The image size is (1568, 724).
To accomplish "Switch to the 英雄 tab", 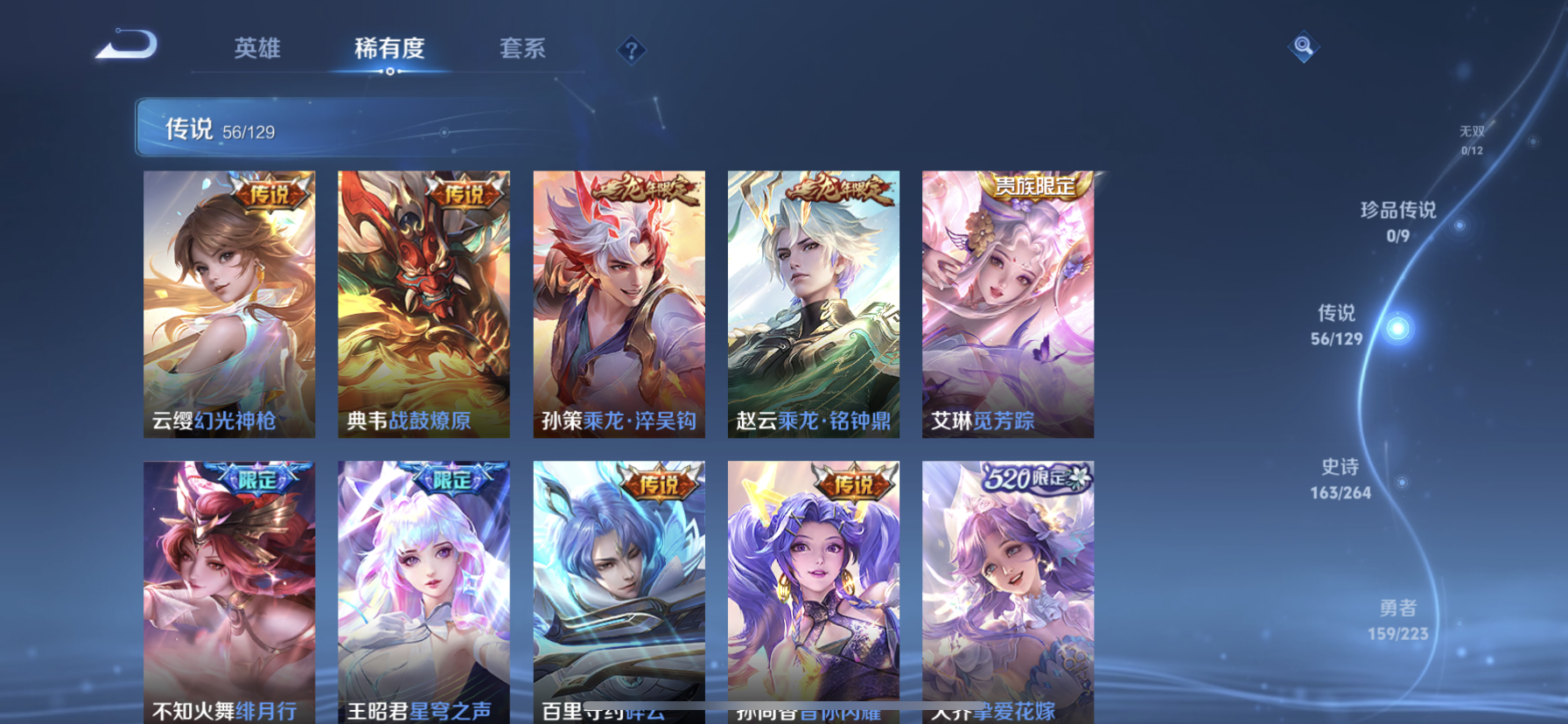I will coord(257,48).
